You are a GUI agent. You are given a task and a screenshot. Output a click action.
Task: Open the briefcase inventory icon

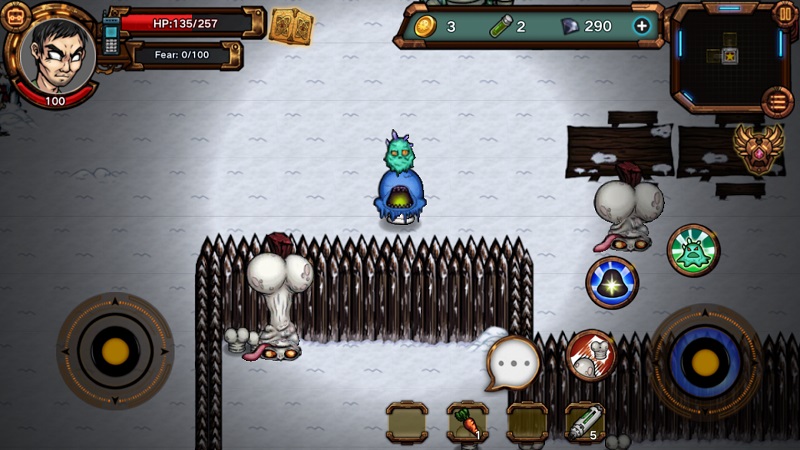15,17
